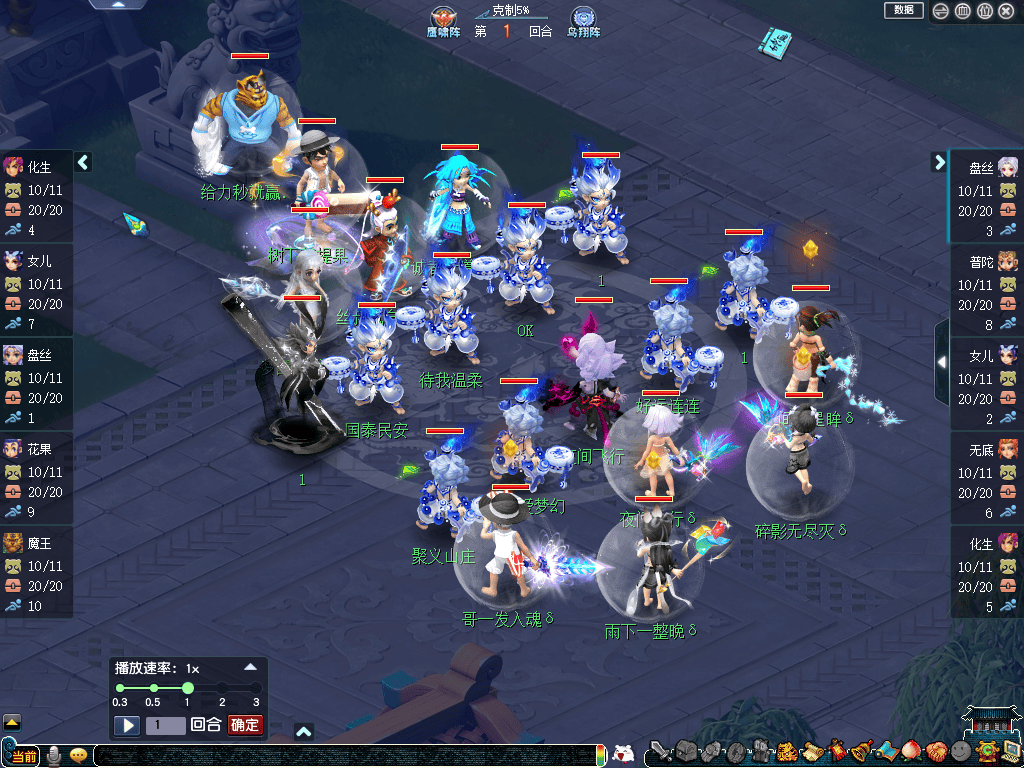Click the peach icon in the bottom toolbar
1024x768 pixels.
(909, 752)
